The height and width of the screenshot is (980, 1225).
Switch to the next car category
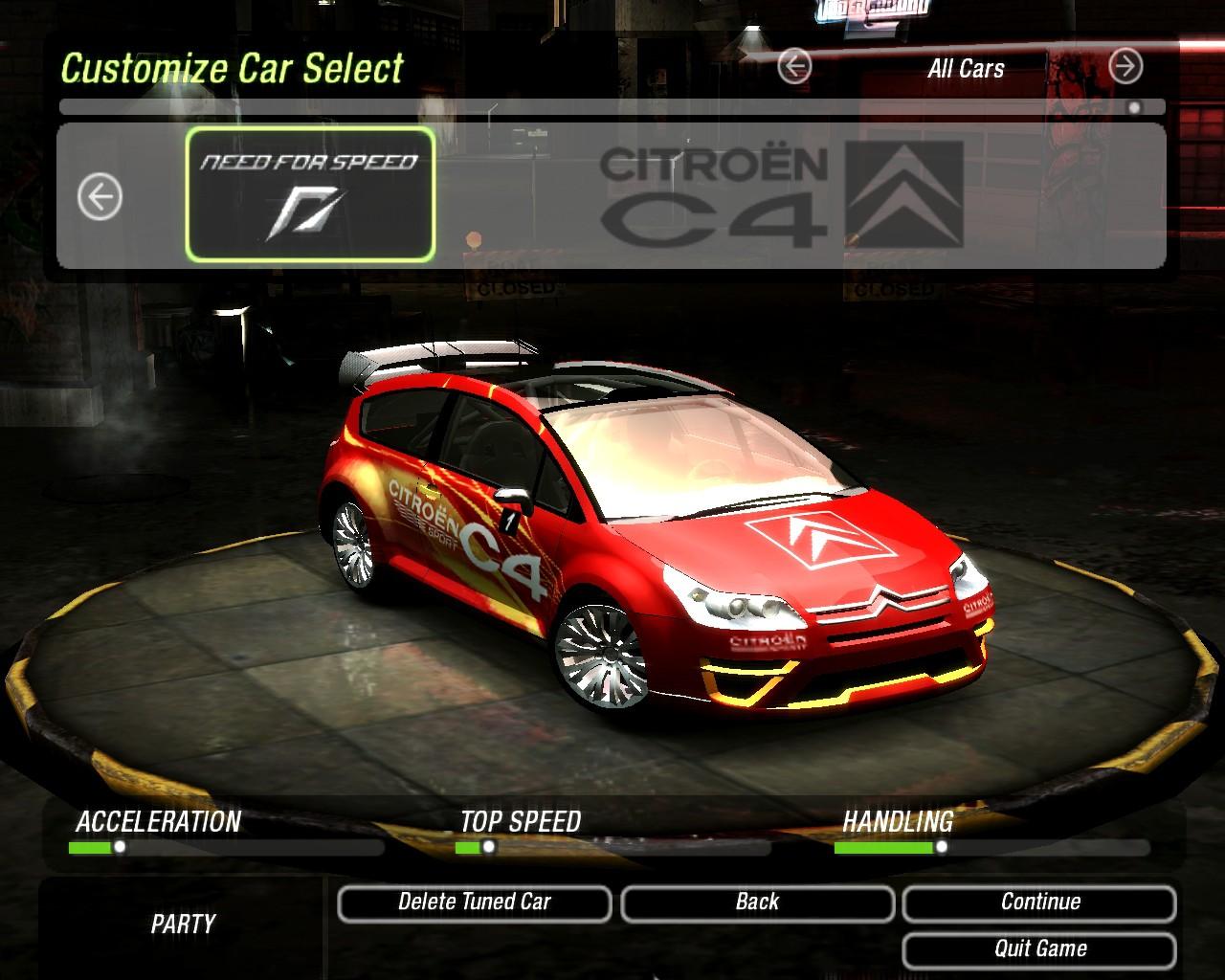[1125, 67]
